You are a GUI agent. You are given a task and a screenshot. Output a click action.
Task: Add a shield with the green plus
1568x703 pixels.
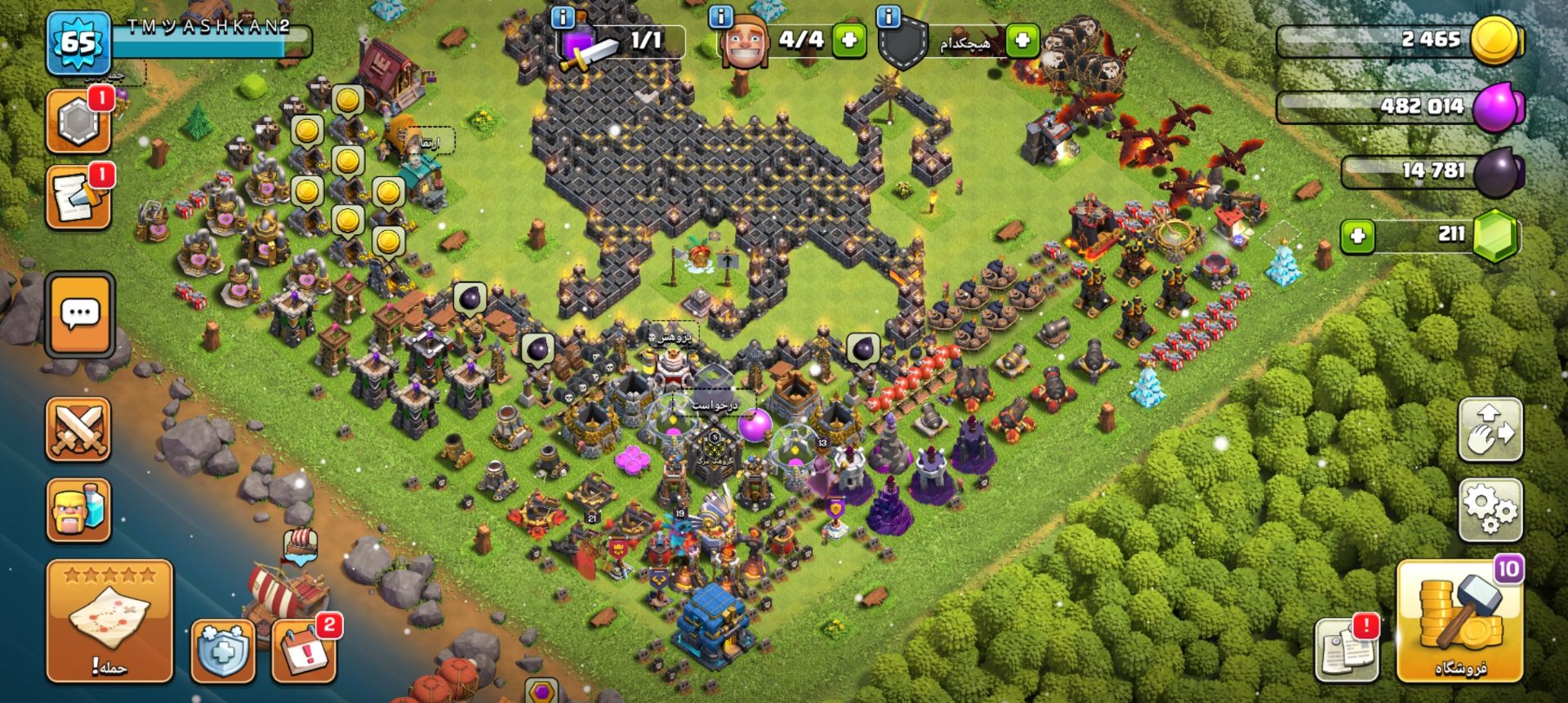[x=1022, y=40]
